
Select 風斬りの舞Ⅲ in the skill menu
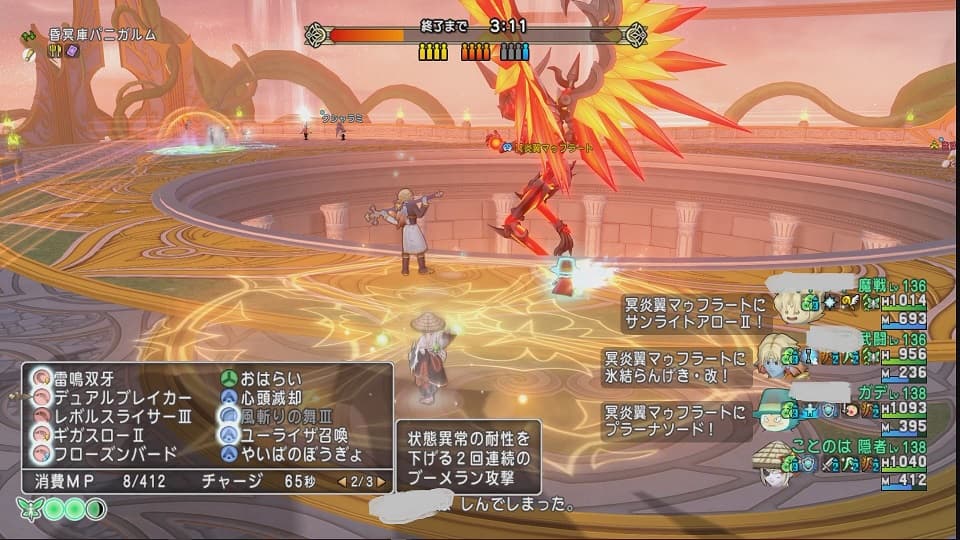click(x=280, y=416)
